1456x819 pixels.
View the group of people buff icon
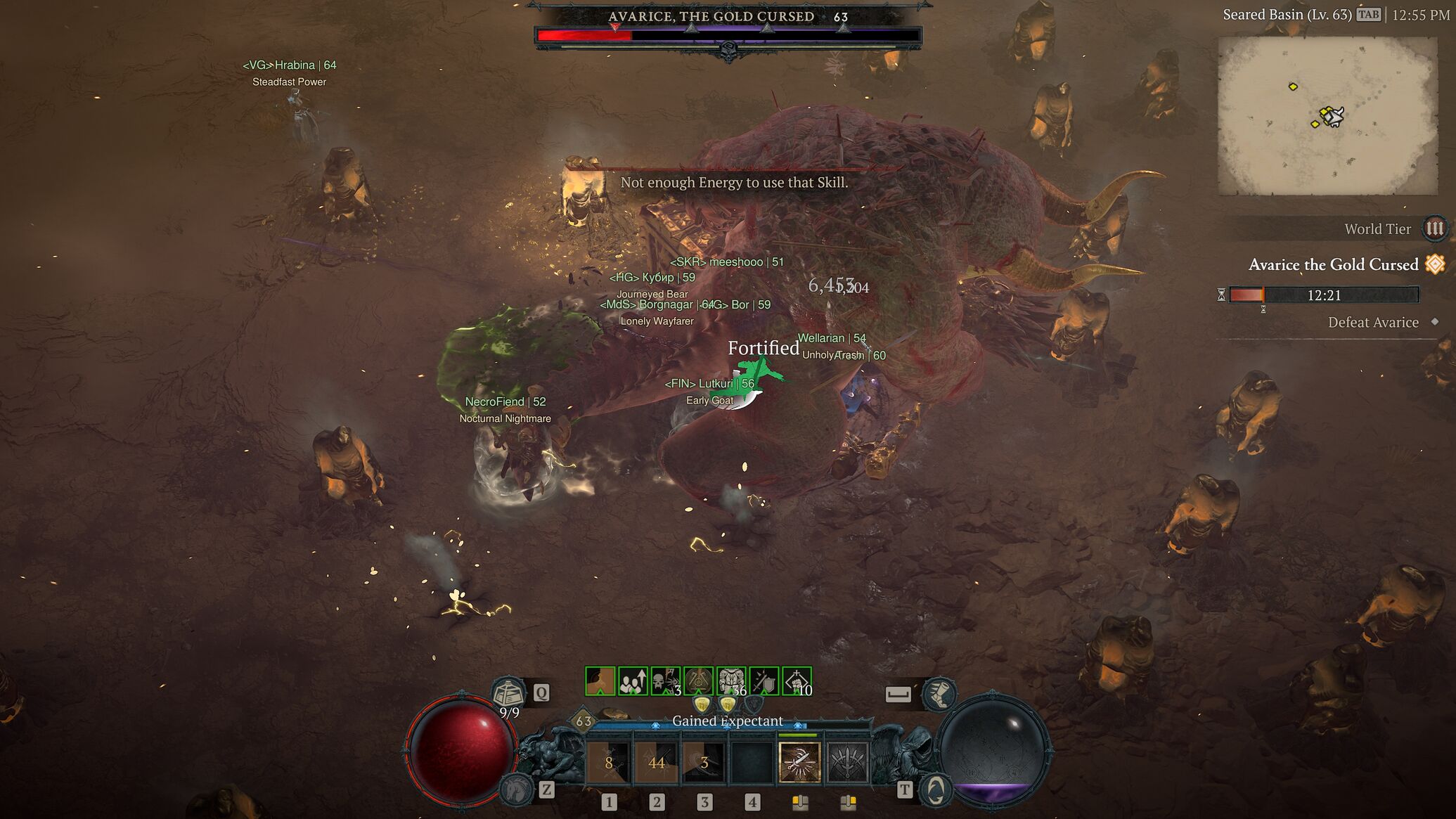[x=632, y=681]
